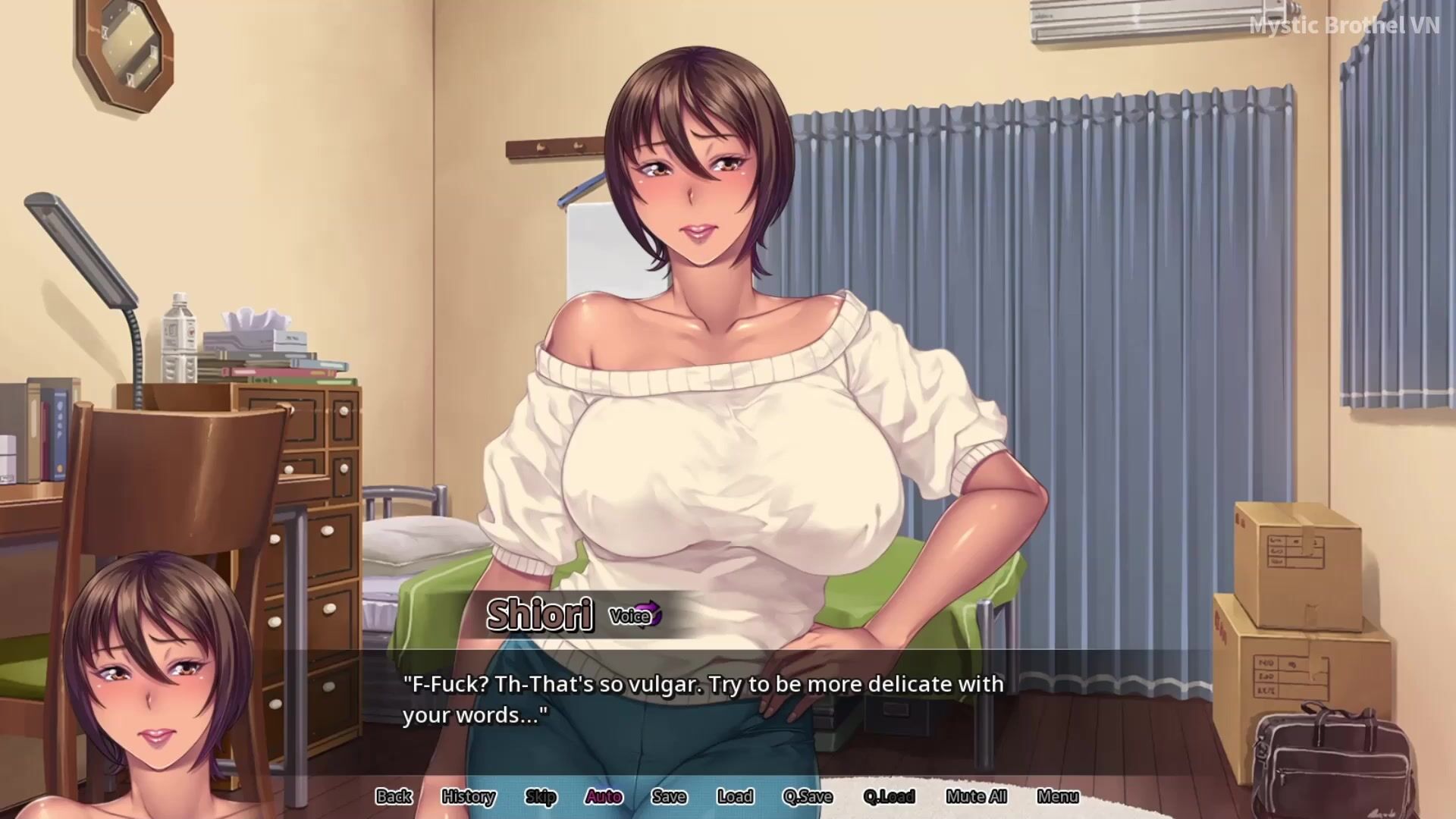Click Mute All to silence audio

(x=976, y=796)
